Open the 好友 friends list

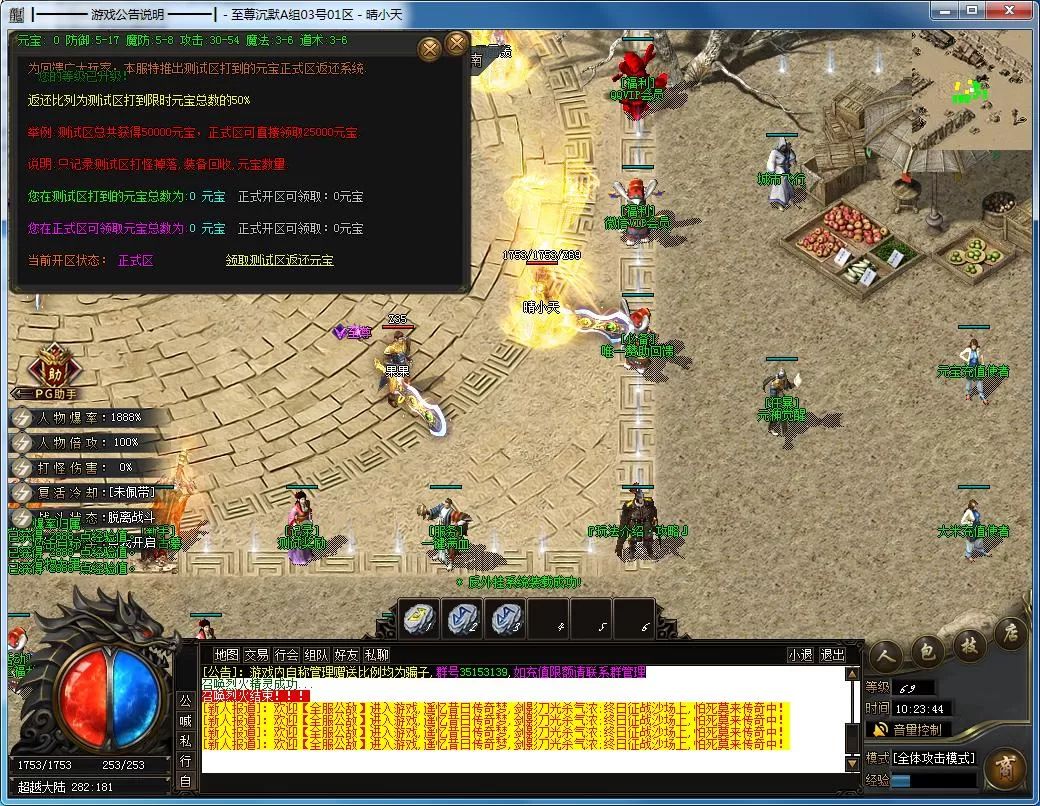pyautogui.click(x=347, y=655)
